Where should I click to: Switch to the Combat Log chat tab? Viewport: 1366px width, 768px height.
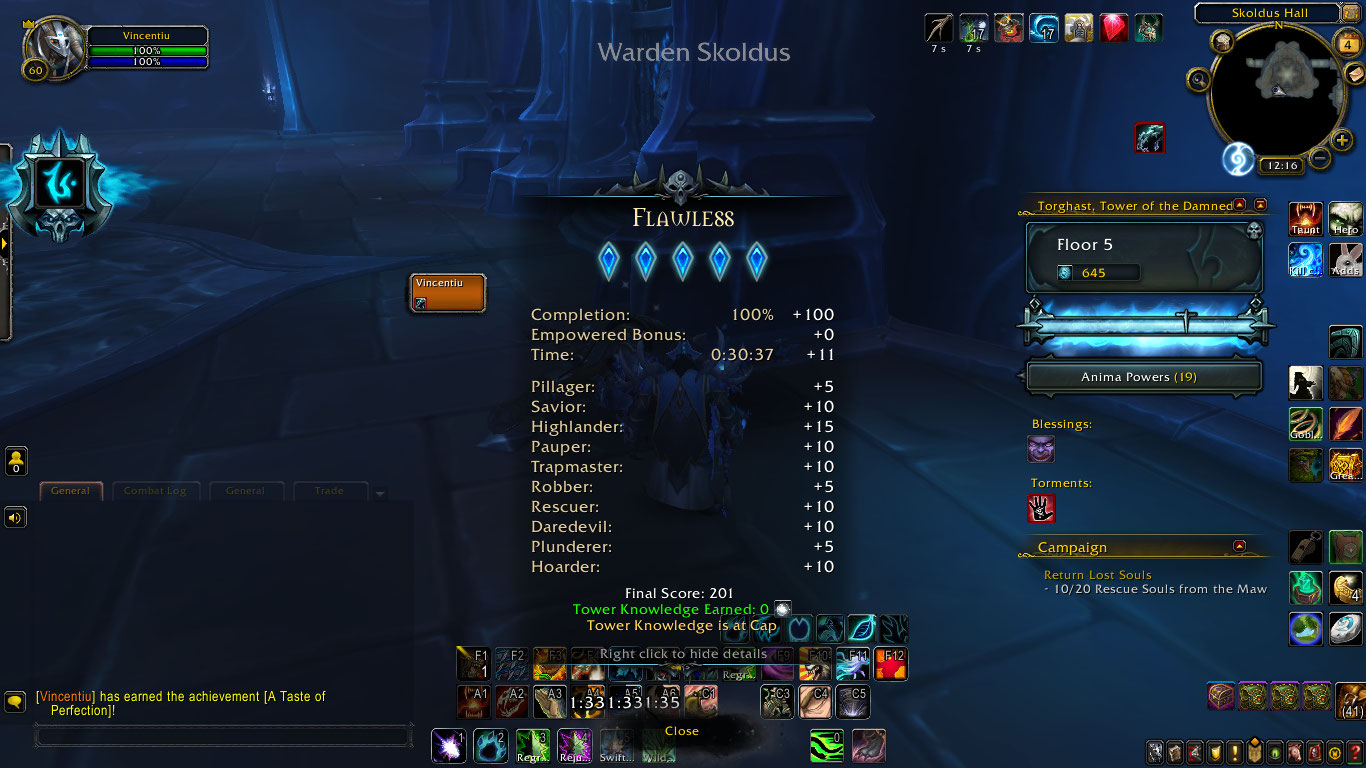155,490
